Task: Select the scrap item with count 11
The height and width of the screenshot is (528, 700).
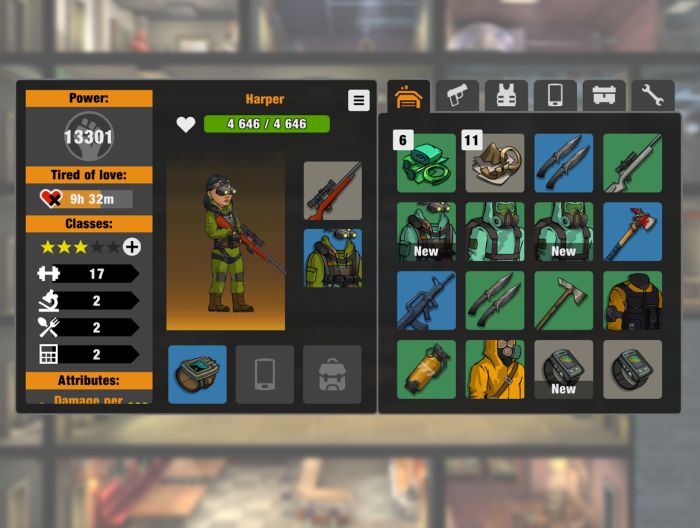Action: (494, 163)
